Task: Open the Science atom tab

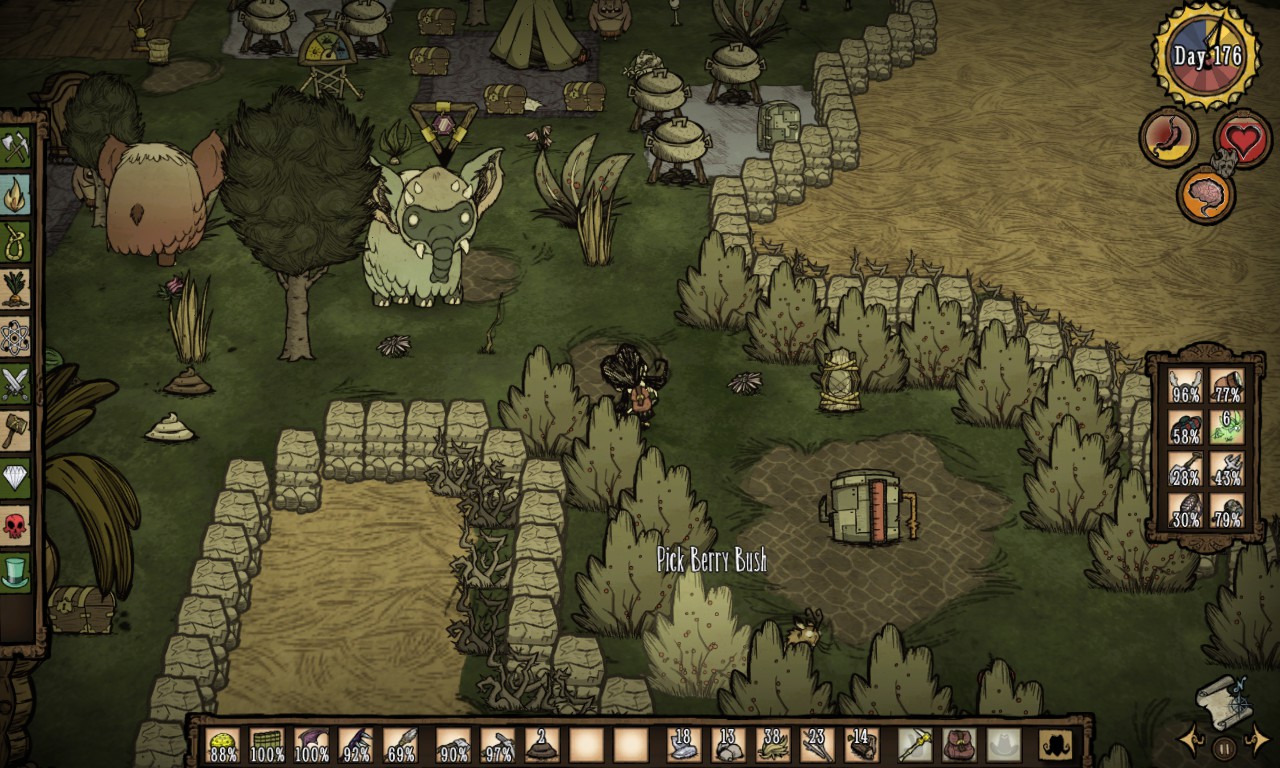Action: coord(15,337)
